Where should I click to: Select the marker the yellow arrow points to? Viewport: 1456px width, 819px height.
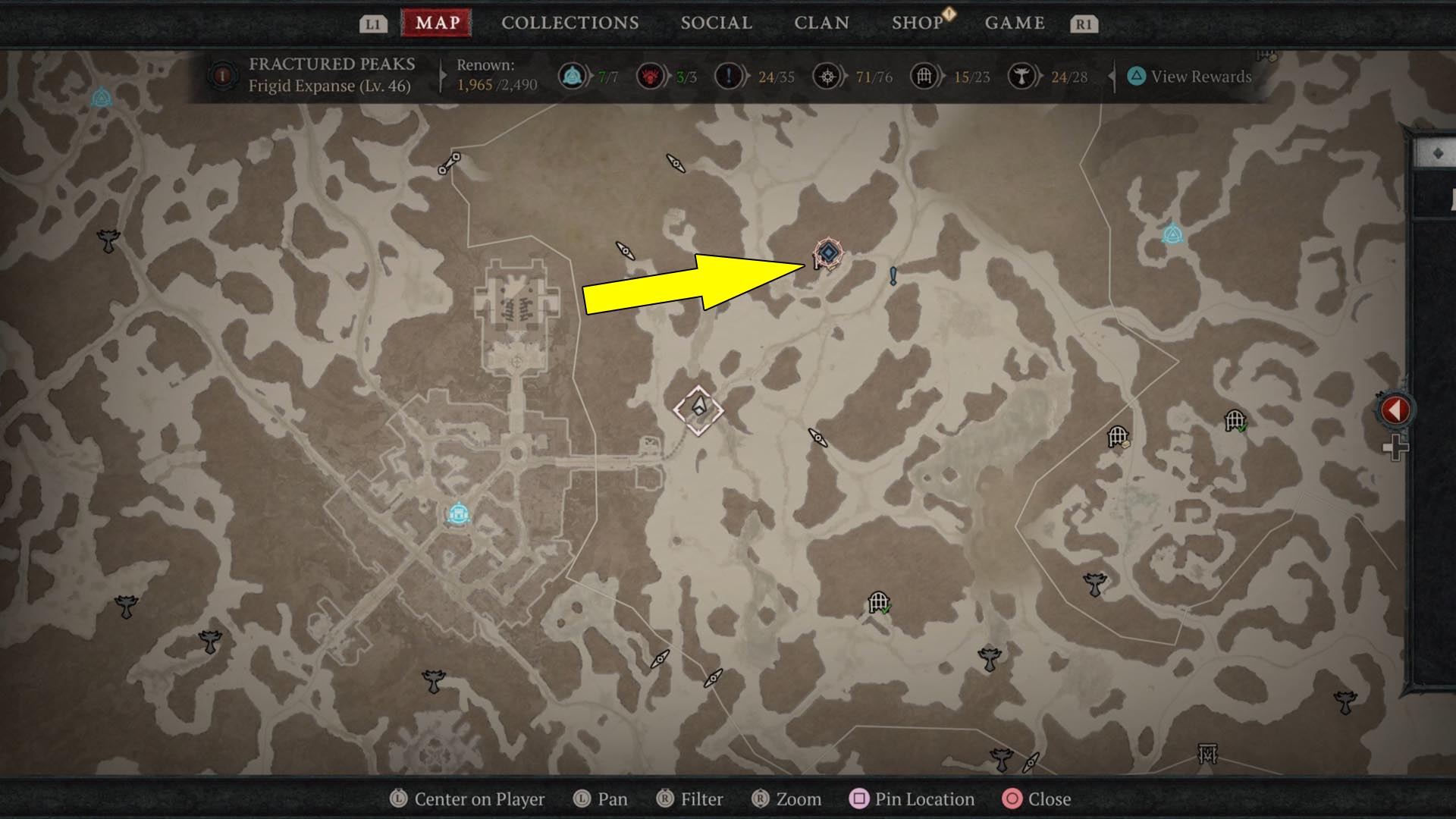click(828, 253)
